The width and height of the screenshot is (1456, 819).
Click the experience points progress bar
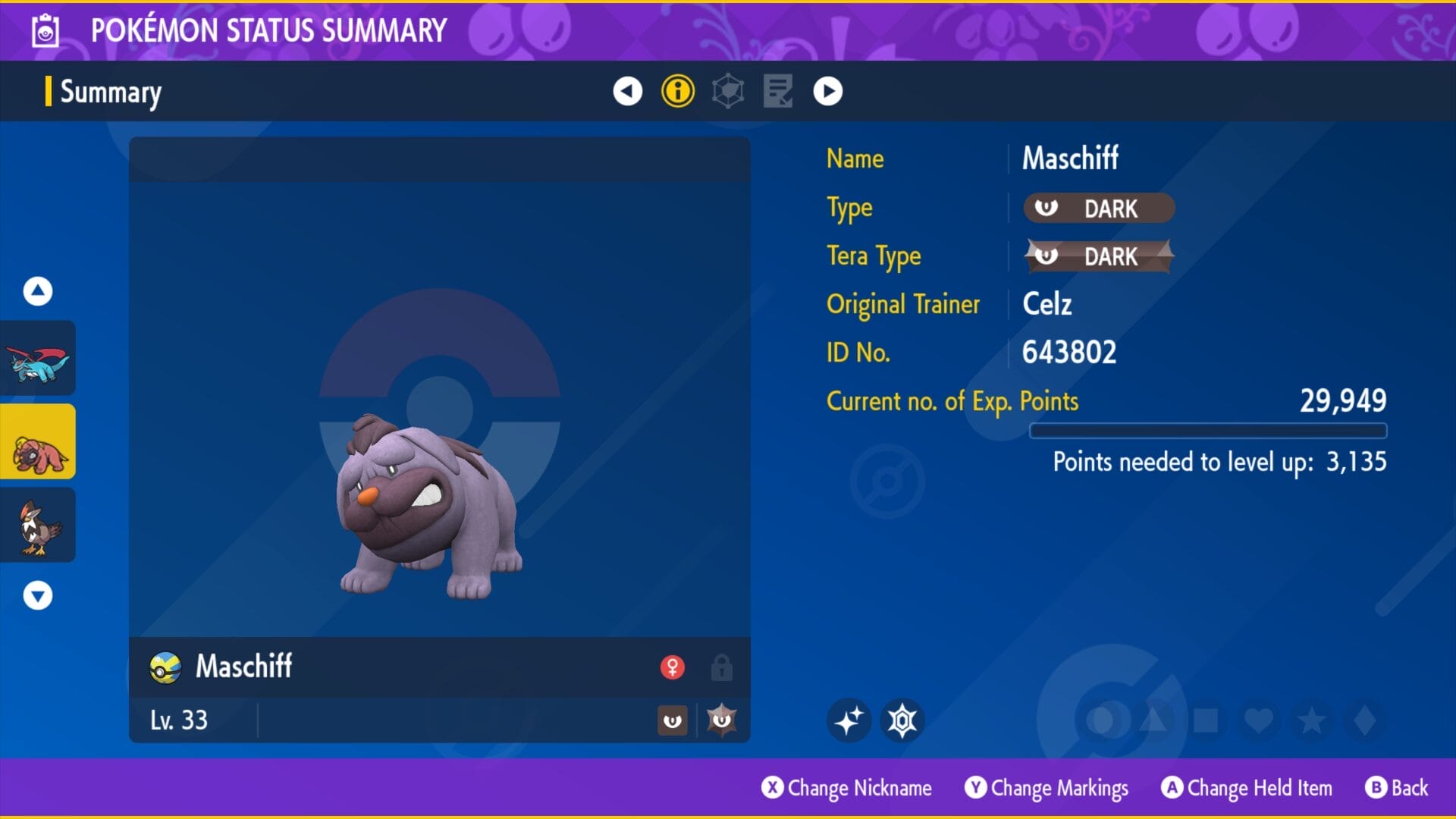[1209, 431]
